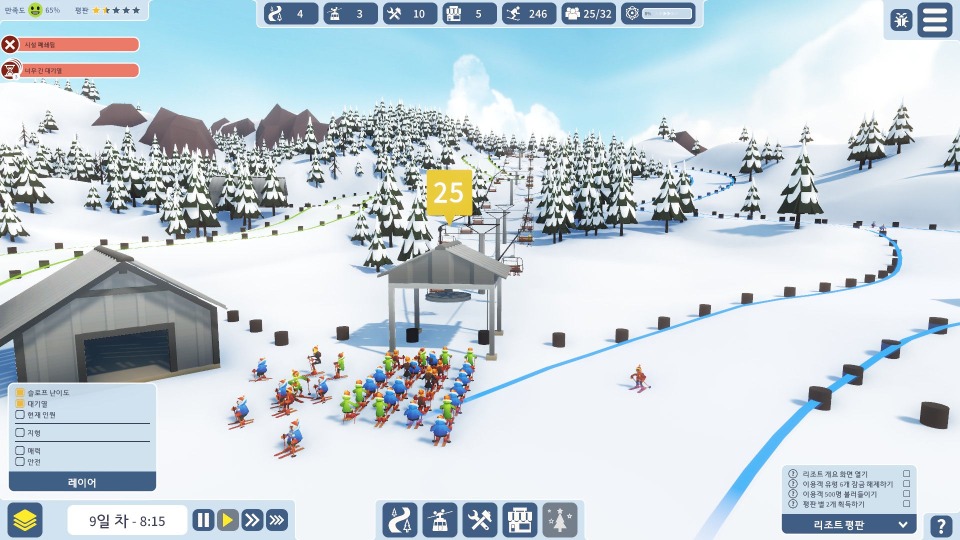The height and width of the screenshot is (540, 960).
Task: Switch to double fast-forward speed
Action: pyautogui.click(x=252, y=520)
